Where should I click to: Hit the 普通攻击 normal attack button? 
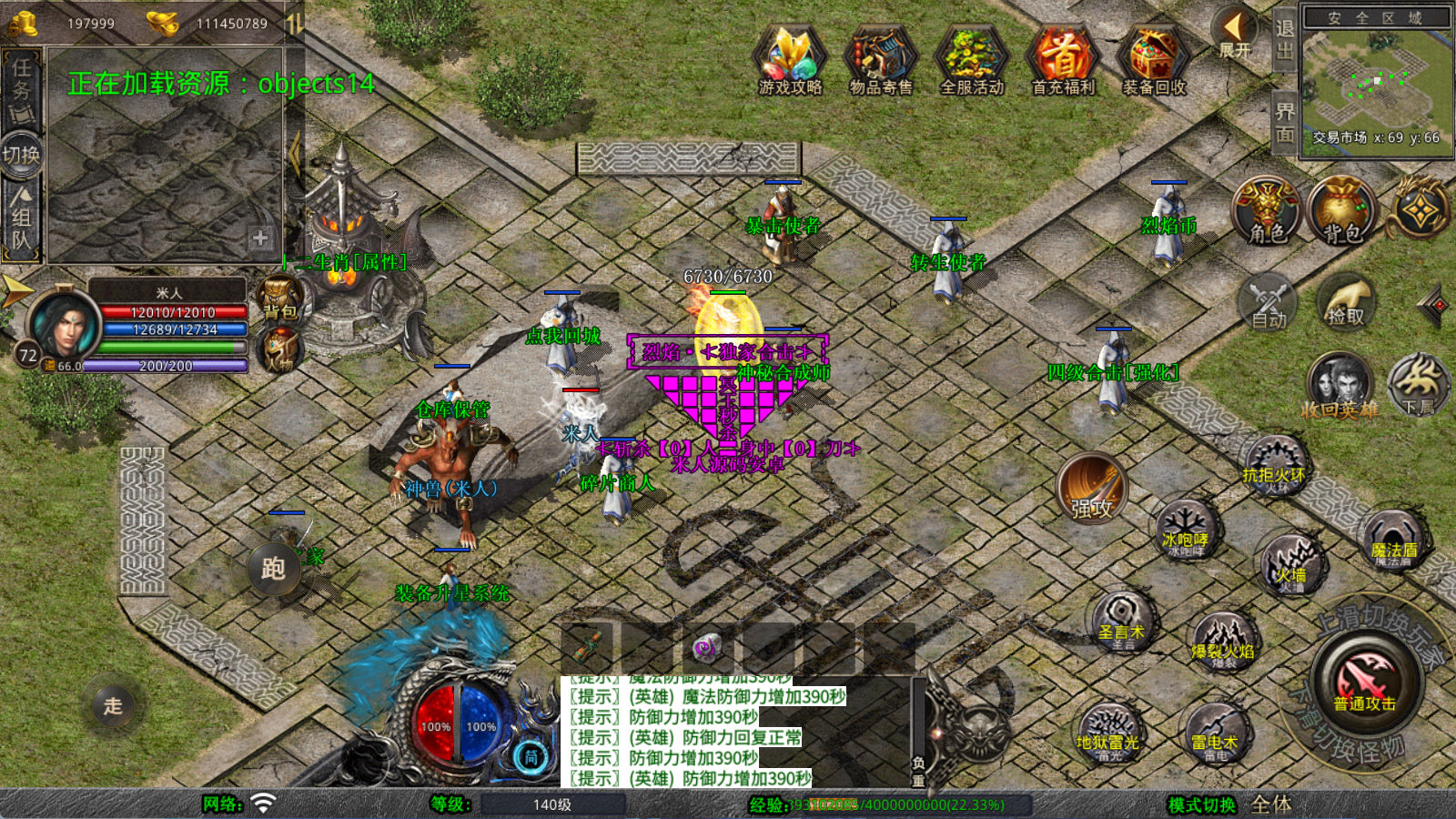coord(1364,682)
